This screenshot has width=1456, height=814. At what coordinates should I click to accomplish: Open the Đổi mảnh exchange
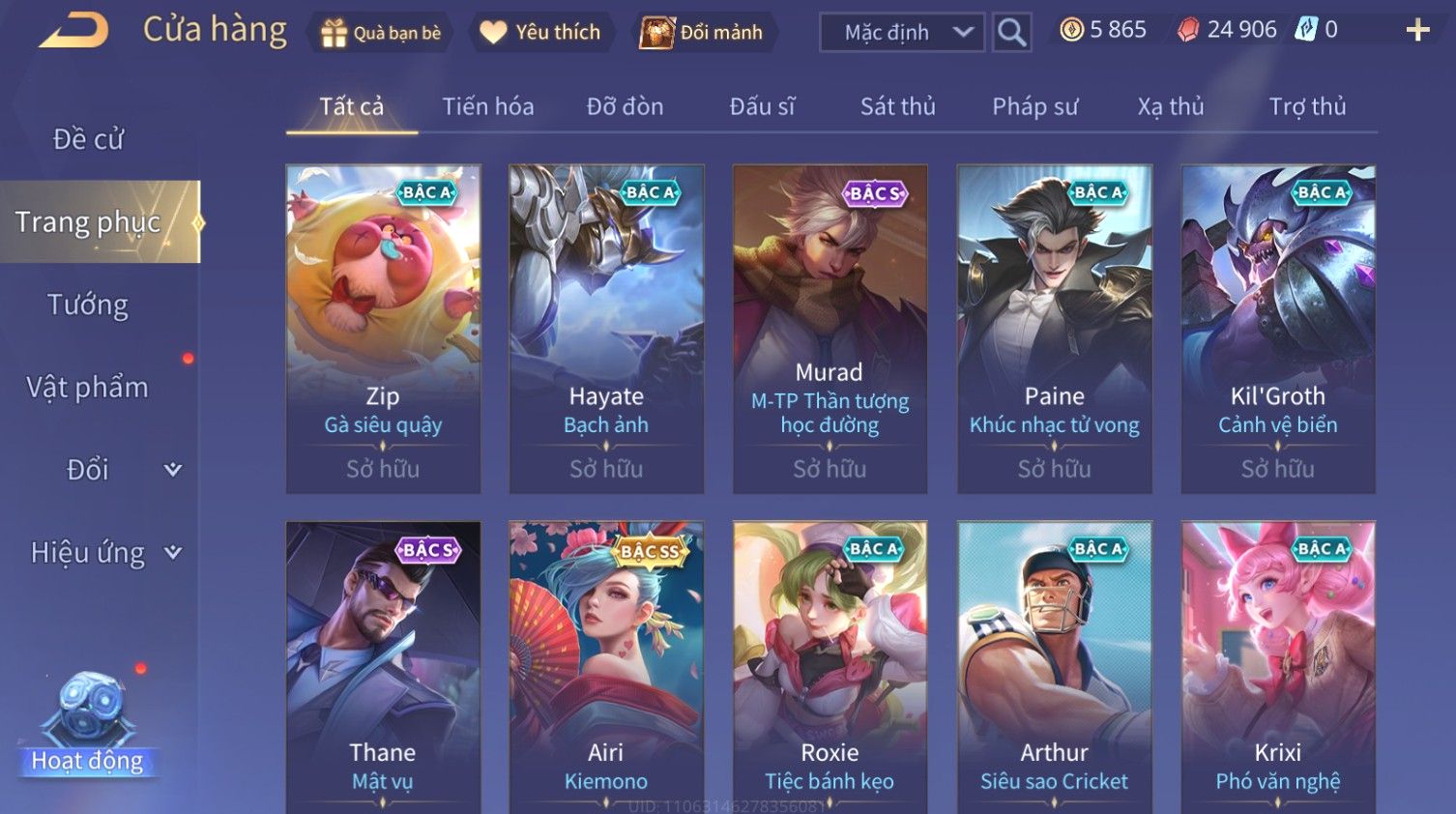(703, 33)
